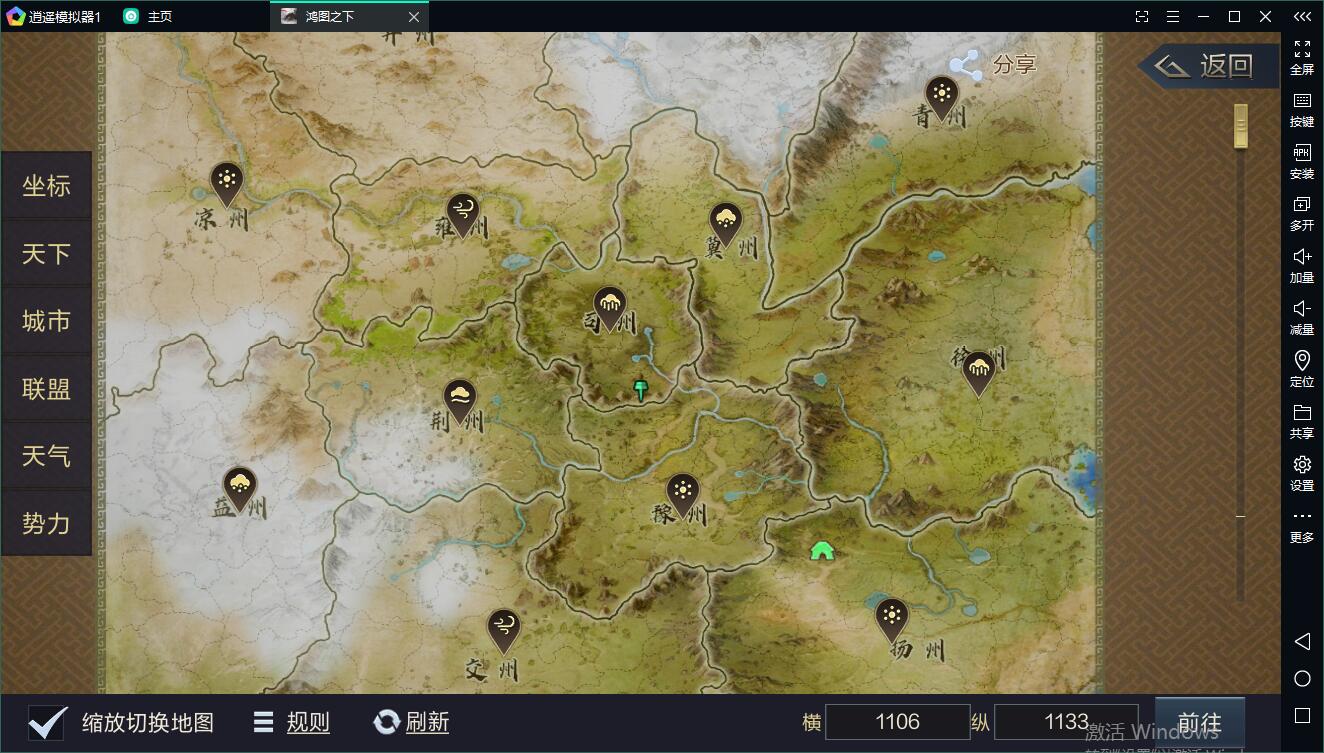Select the 城市 city tab

click(x=46, y=321)
